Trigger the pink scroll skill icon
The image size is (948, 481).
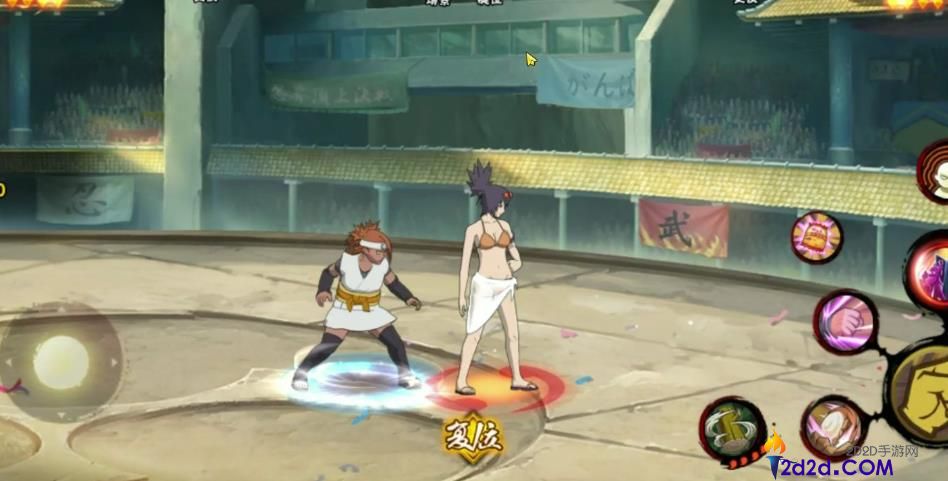[x=816, y=238]
